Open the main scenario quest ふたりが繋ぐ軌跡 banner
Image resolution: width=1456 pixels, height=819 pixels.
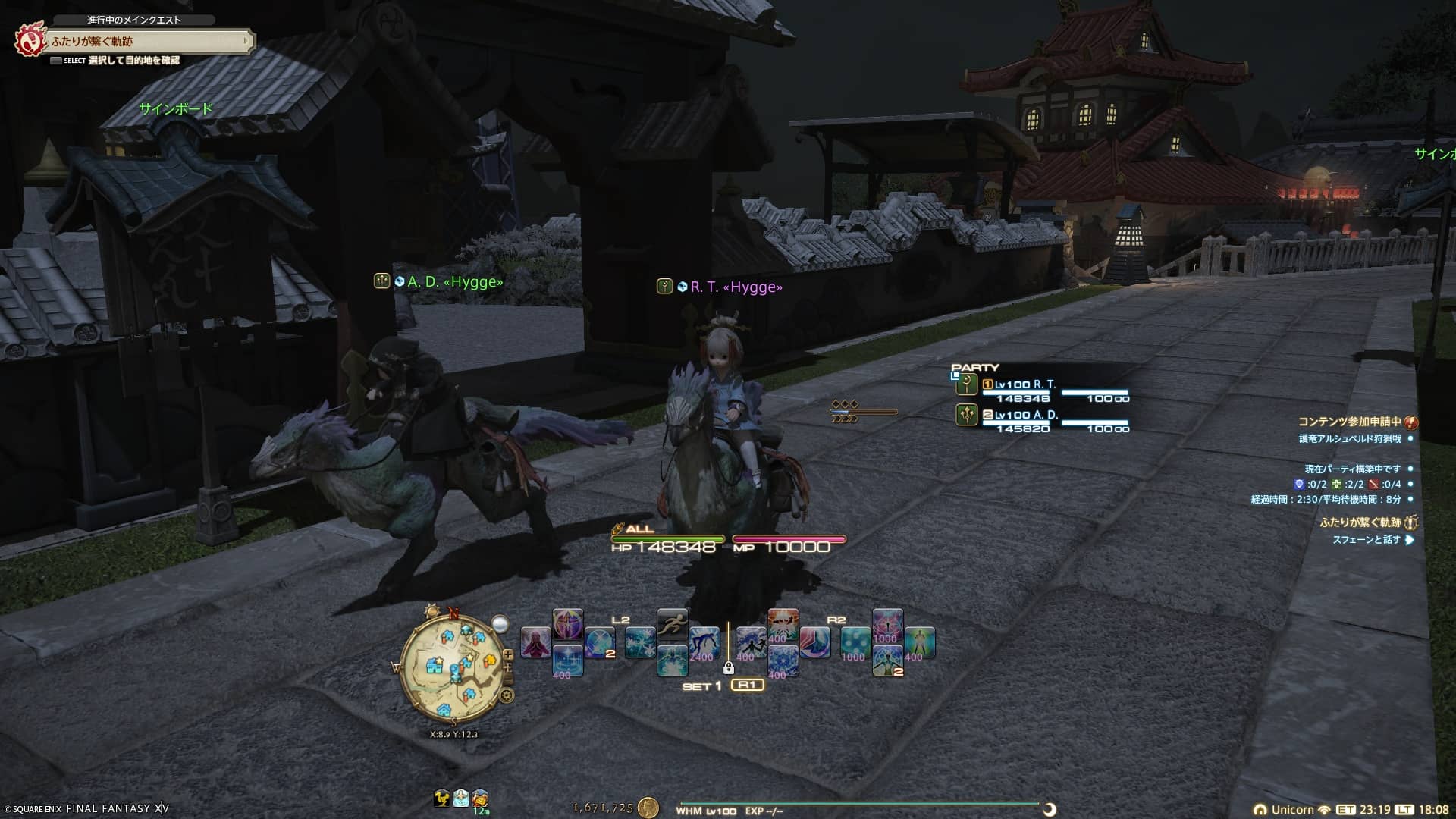tap(148, 42)
